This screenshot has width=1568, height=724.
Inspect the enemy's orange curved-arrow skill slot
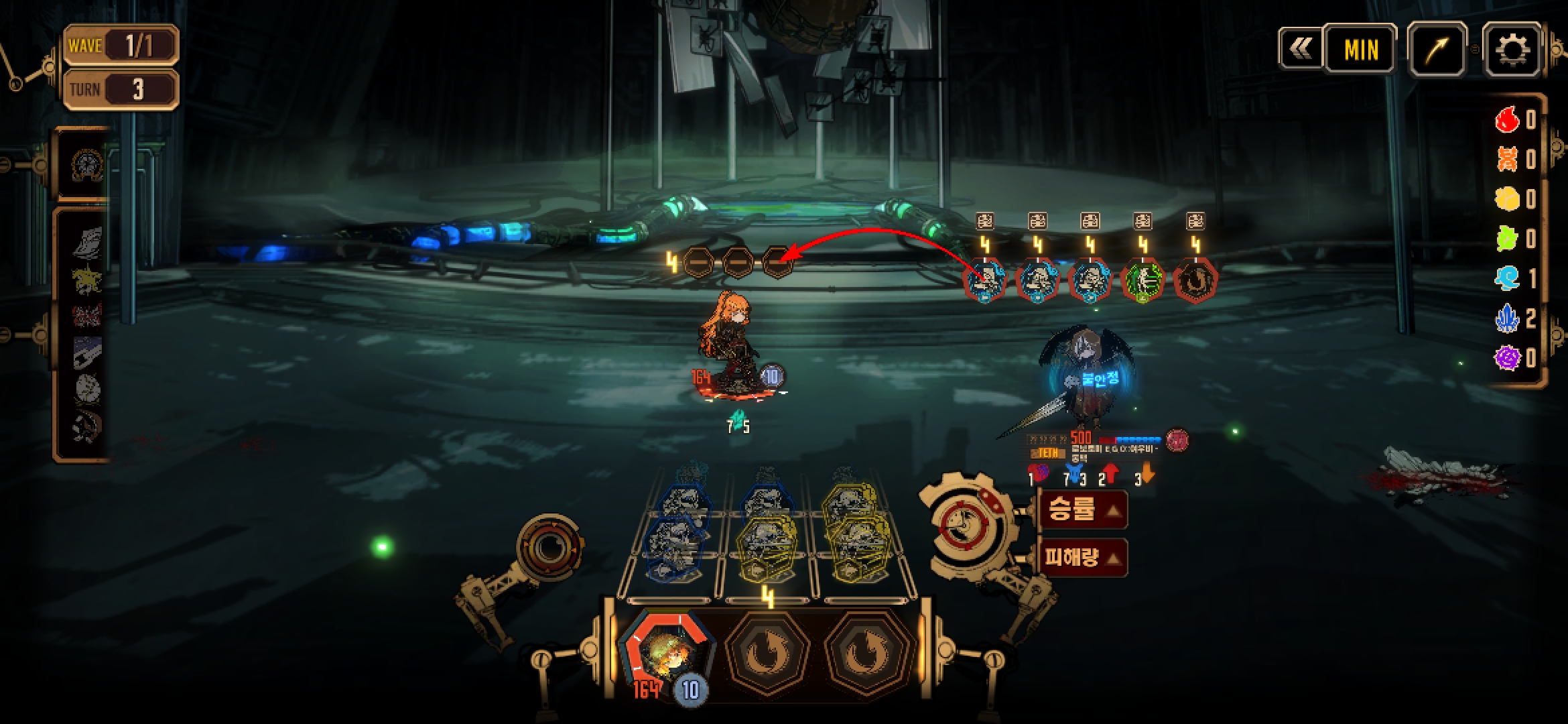pyautogui.click(x=1195, y=280)
